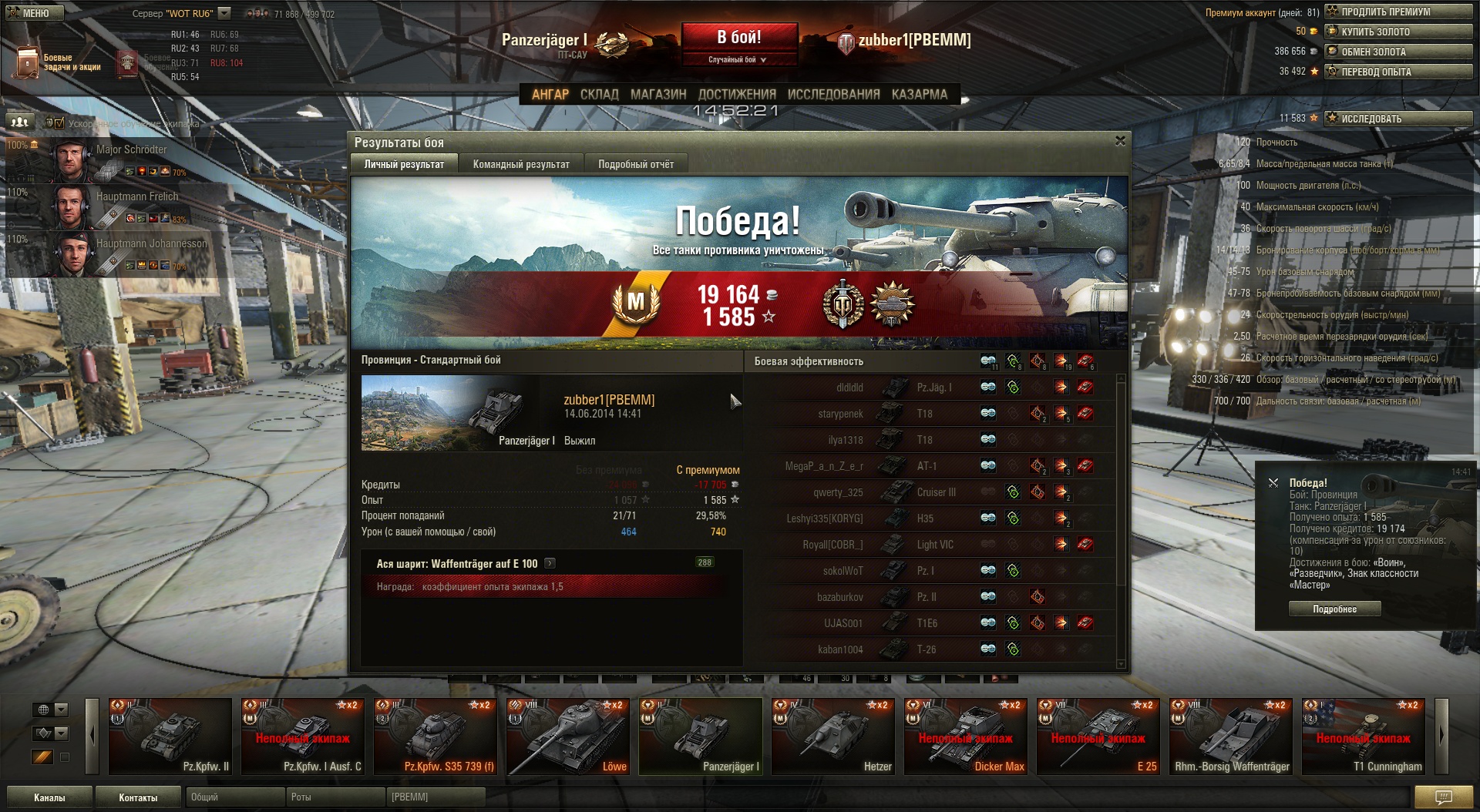Click ПРОДЛИТЬ ПРЕМИУМ button

pos(1398,12)
